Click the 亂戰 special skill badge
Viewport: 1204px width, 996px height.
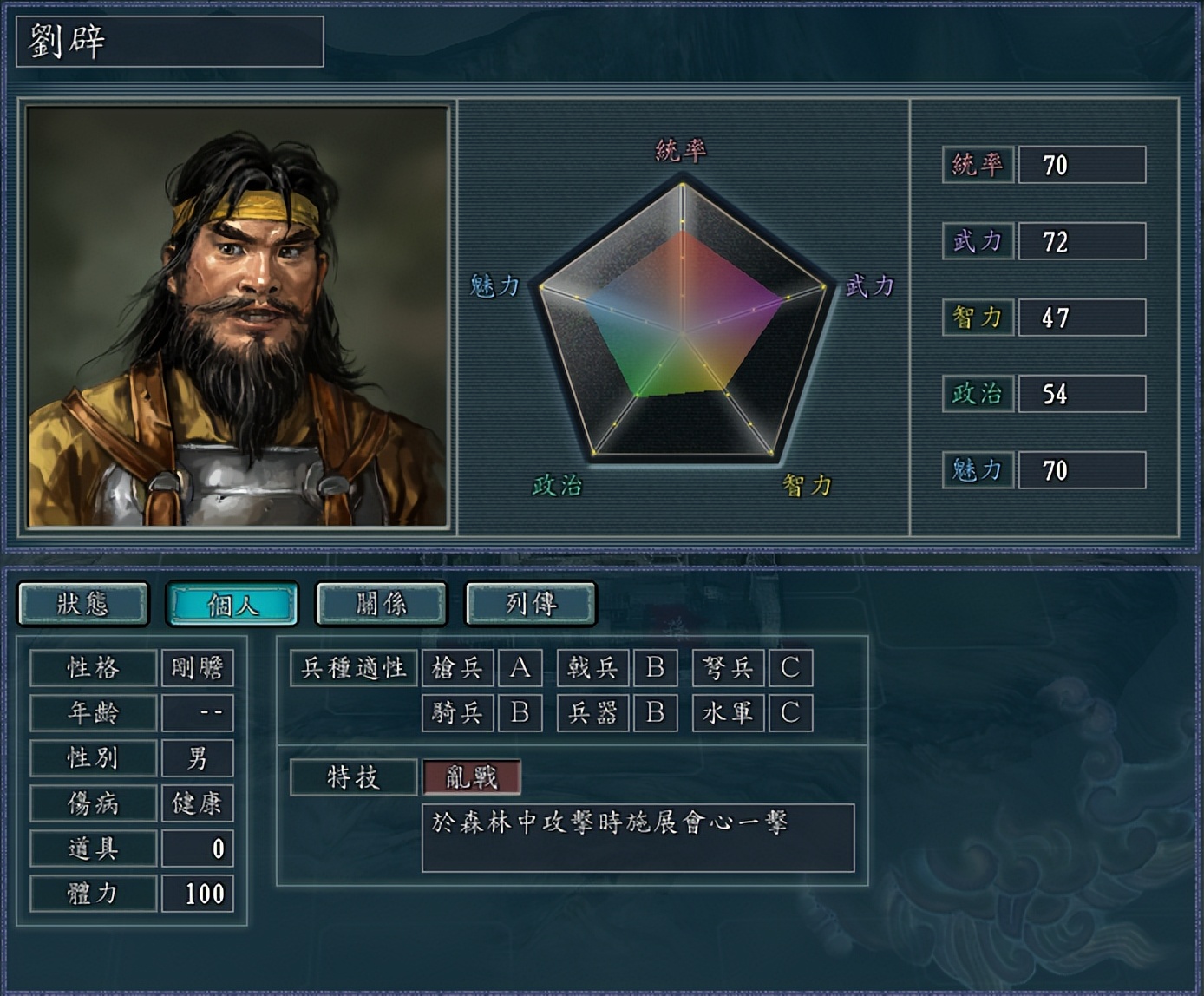click(x=473, y=778)
